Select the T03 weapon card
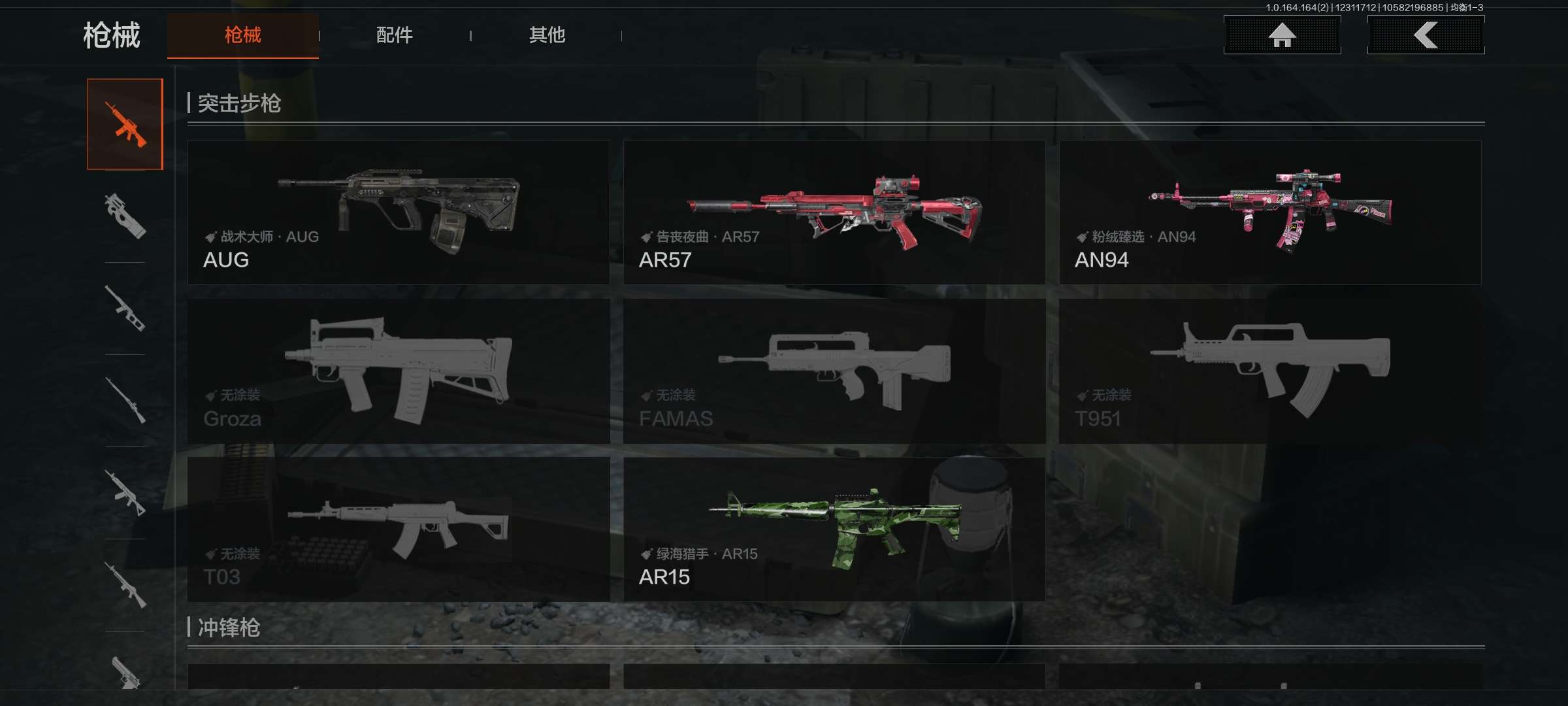Image resolution: width=1568 pixels, height=706 pixels. pos(399,529)
